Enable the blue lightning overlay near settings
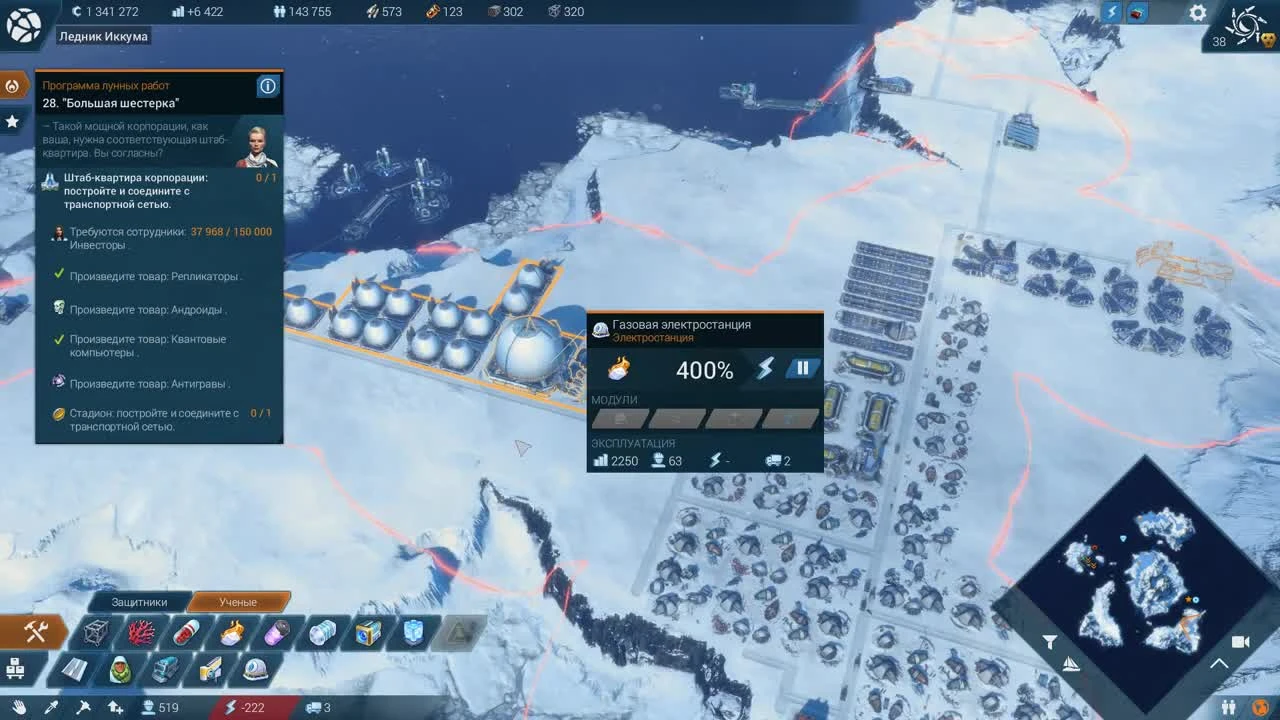 pos(1112,11)
